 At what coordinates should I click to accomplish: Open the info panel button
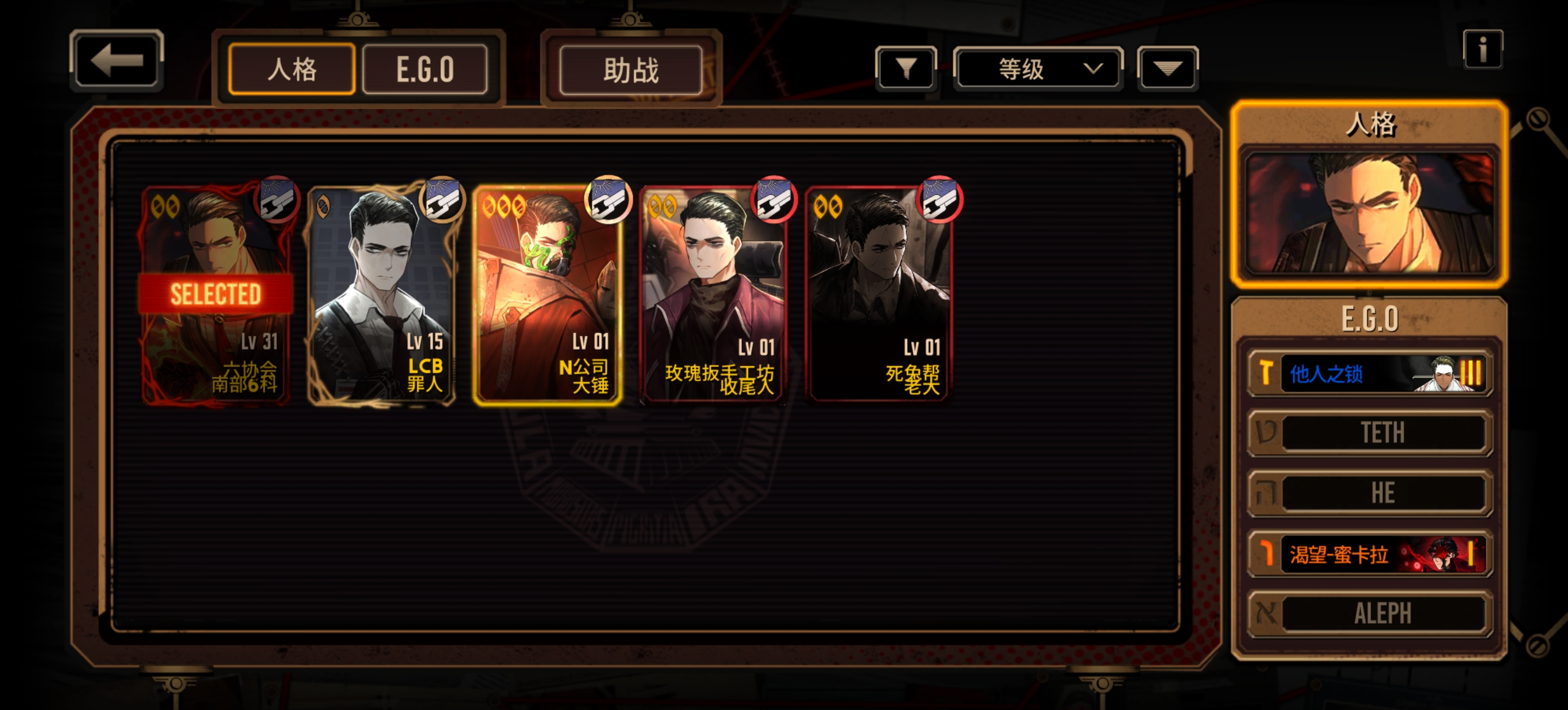1483,49
